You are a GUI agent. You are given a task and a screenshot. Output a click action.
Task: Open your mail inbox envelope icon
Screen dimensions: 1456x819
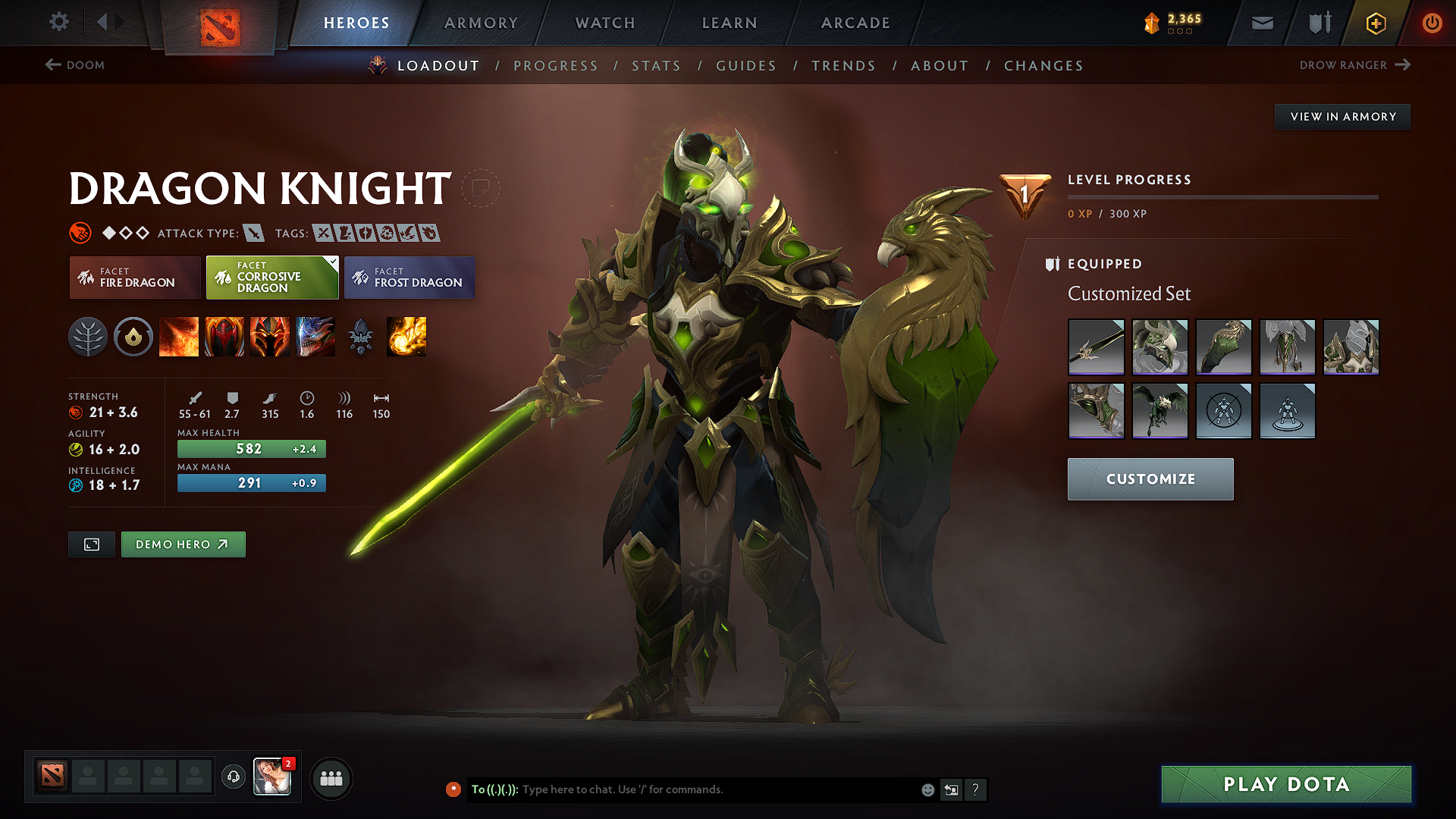(x=1261, y=23)
